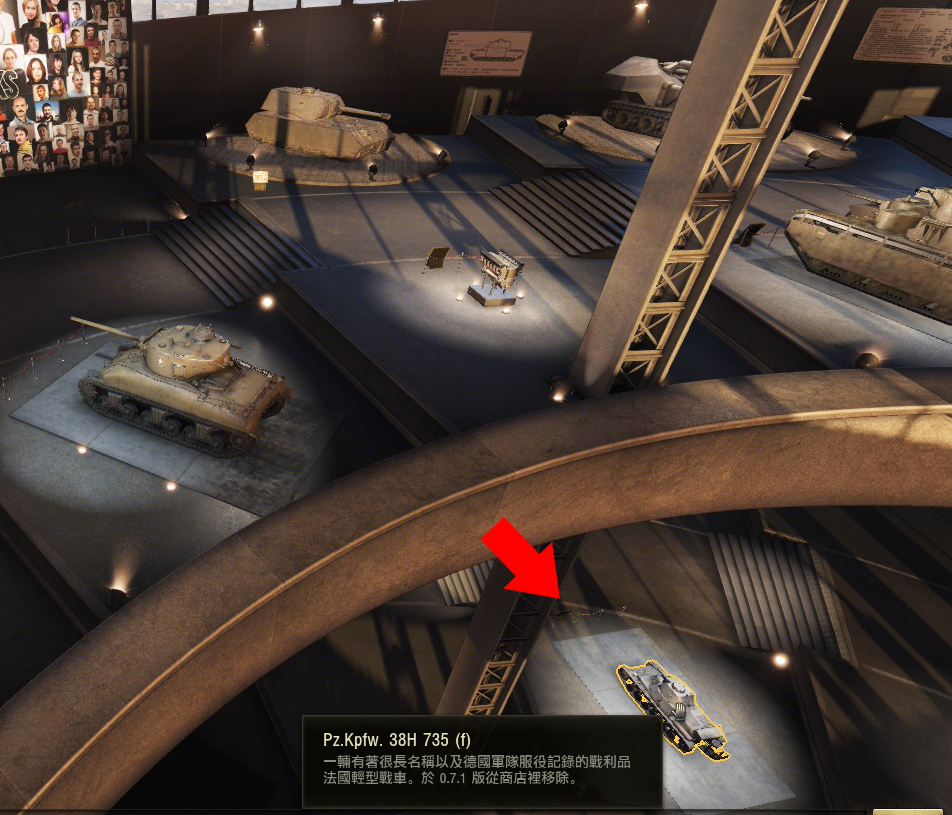Select the highlighted Pz.Kpfw. 38H 735 (f) tank
Viewport: 952px width, 815px height.
point(672,708)
